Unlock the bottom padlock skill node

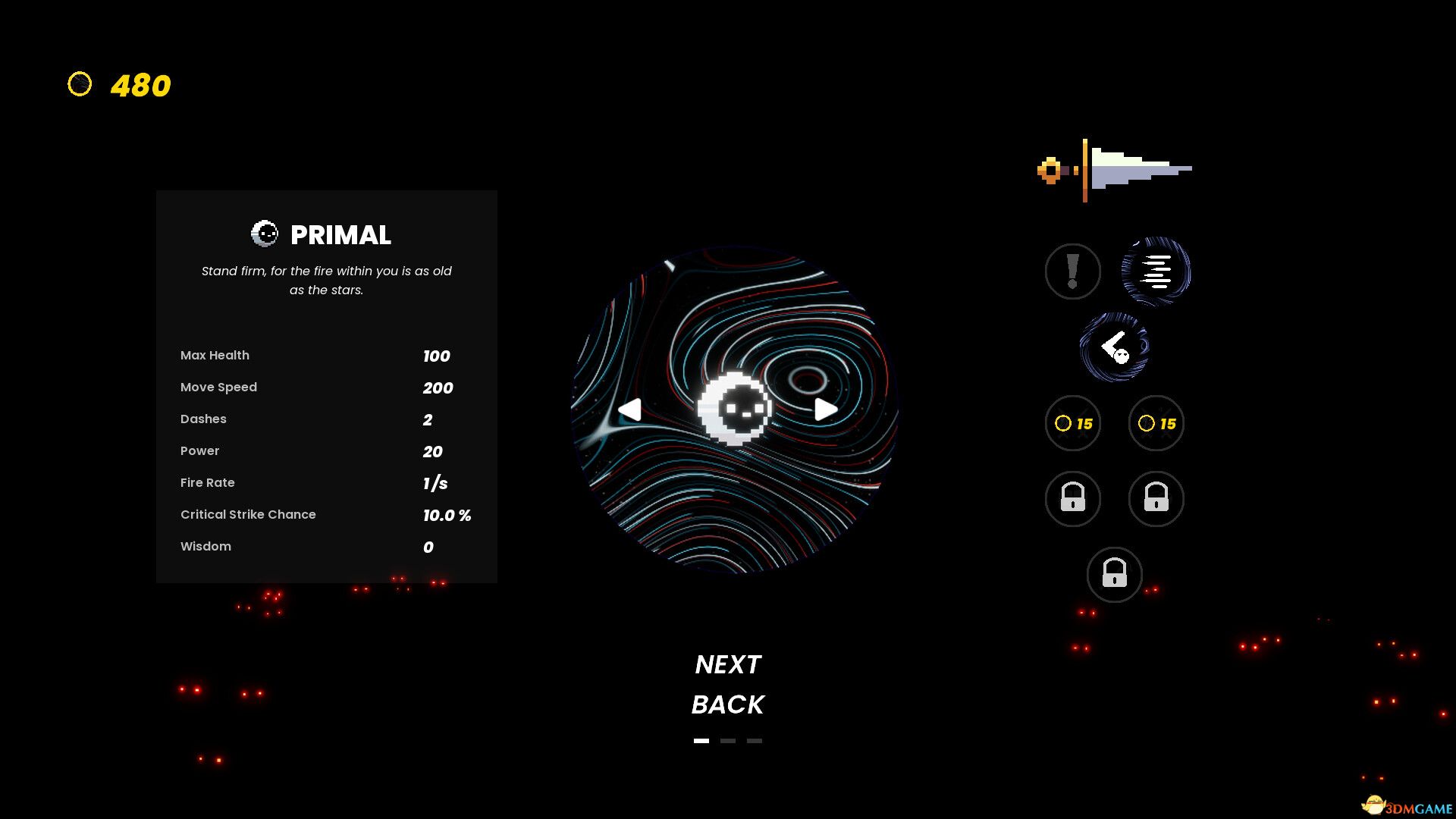point(1114,575)
